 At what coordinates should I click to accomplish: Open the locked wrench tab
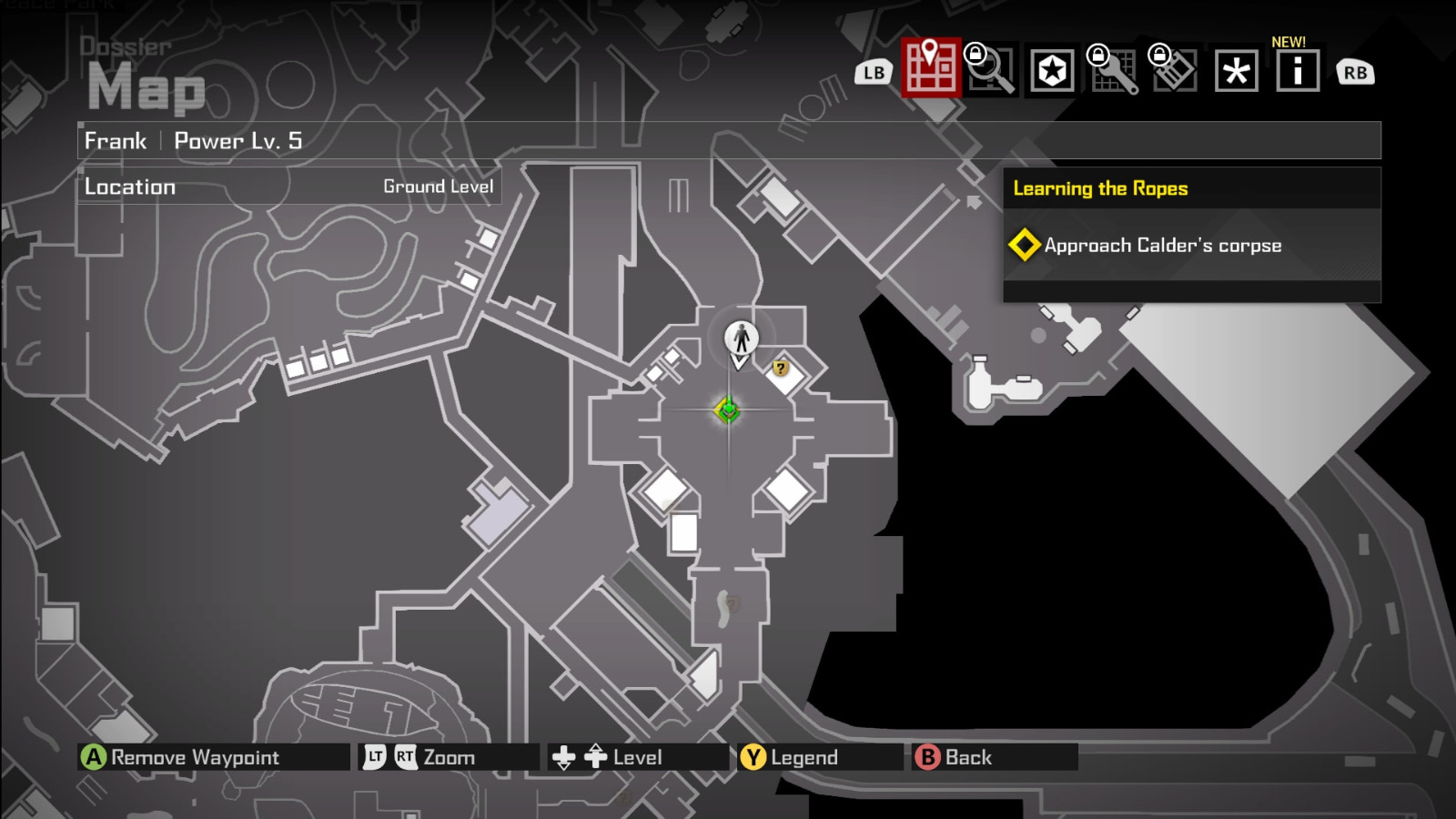click(1114, 71)
